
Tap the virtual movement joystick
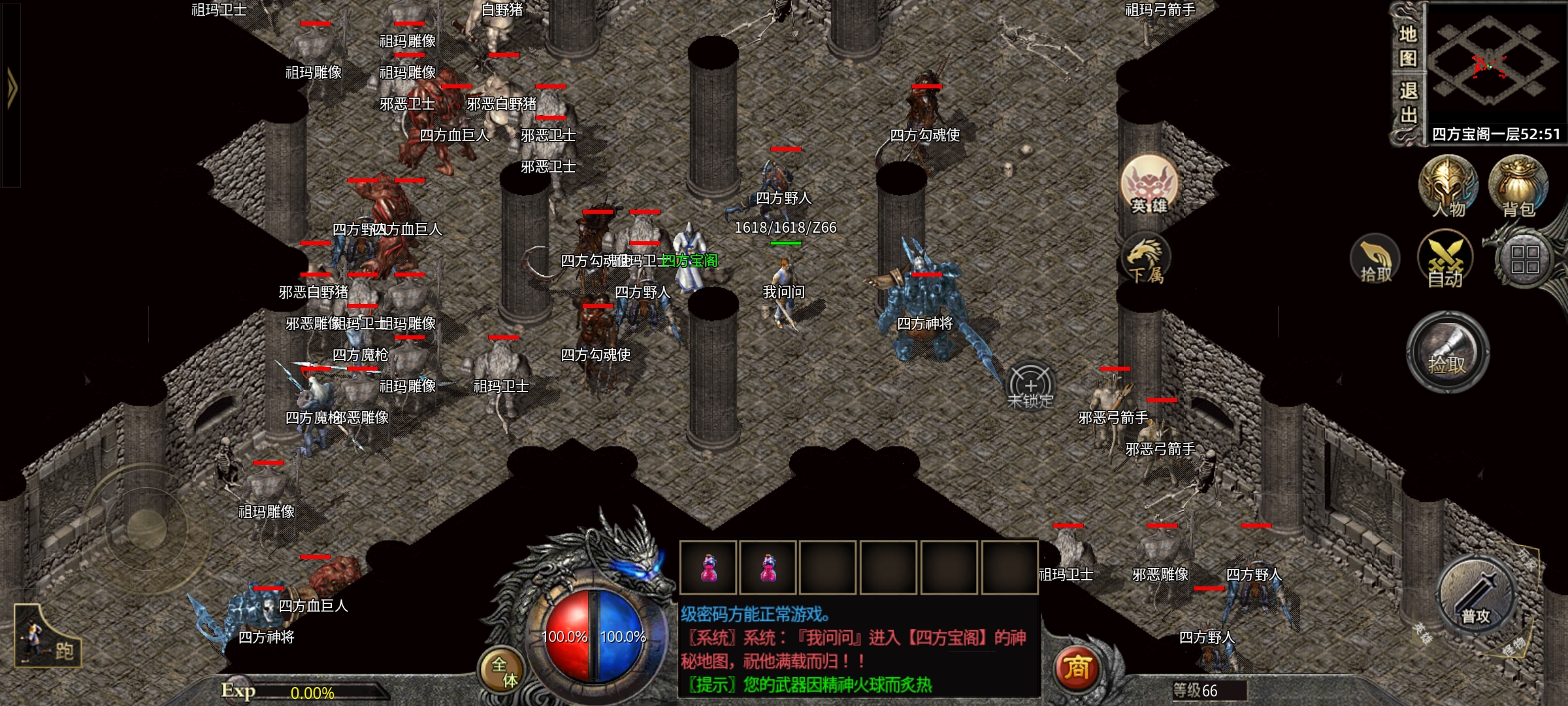[x=146, y=528]
